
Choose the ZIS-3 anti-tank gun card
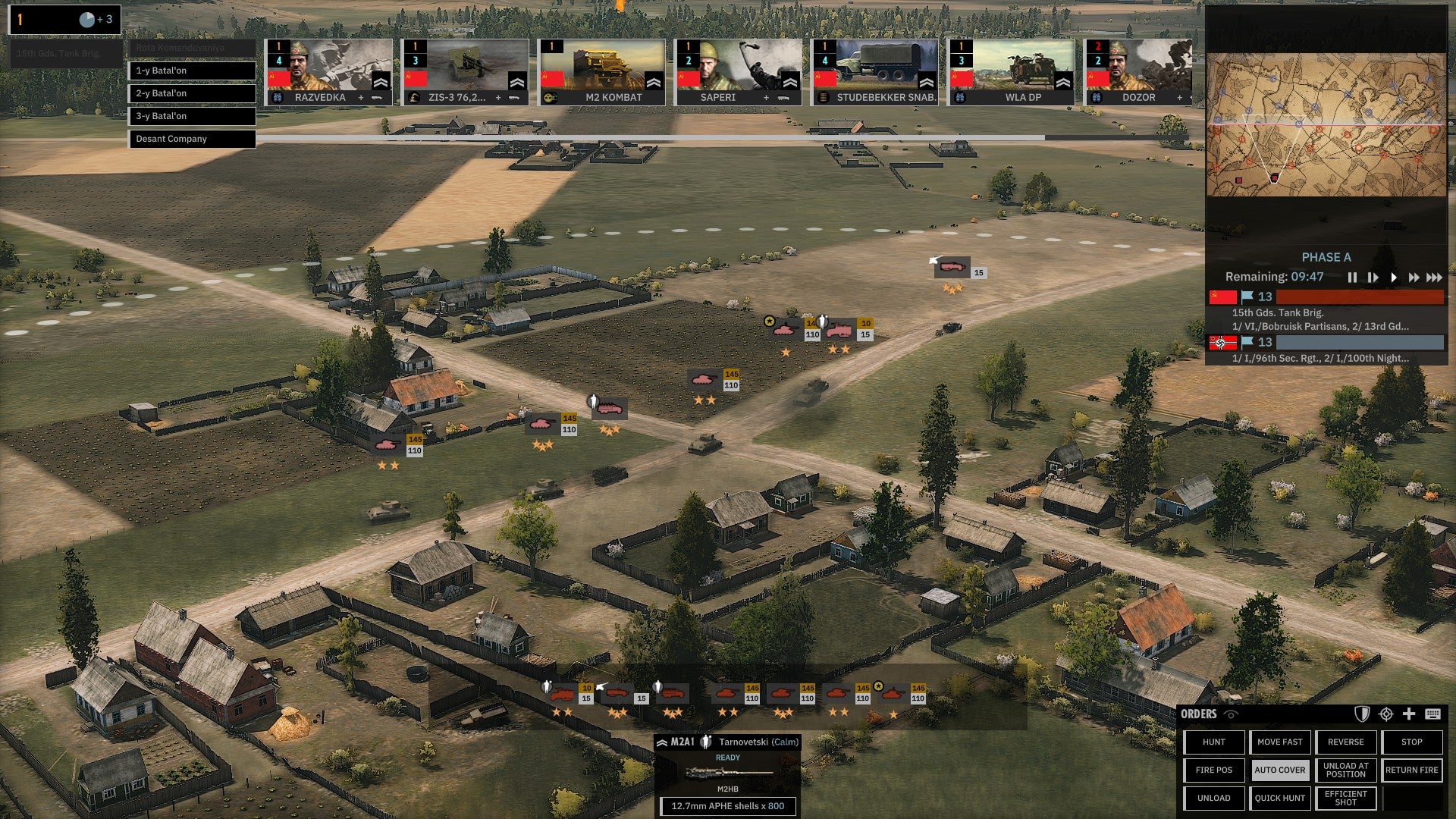point(465,72)
